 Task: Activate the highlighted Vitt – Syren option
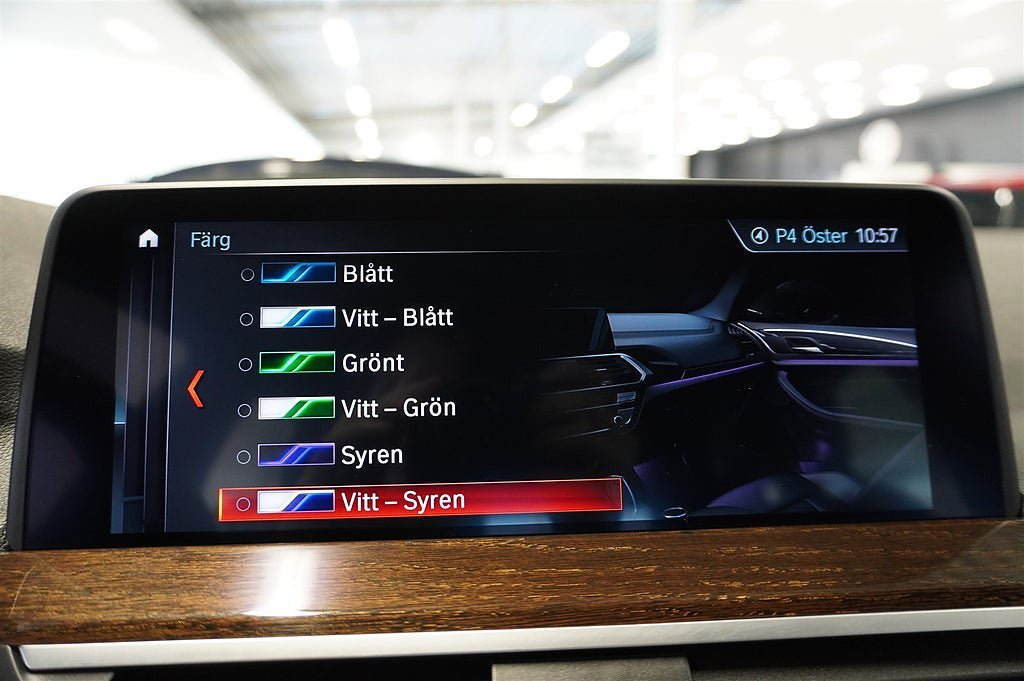(x=420, y=501)
